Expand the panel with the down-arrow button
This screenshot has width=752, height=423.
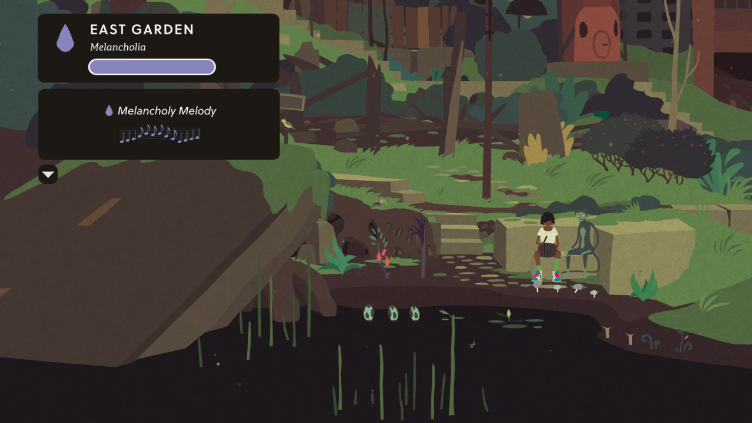click(x=48, y=175)
